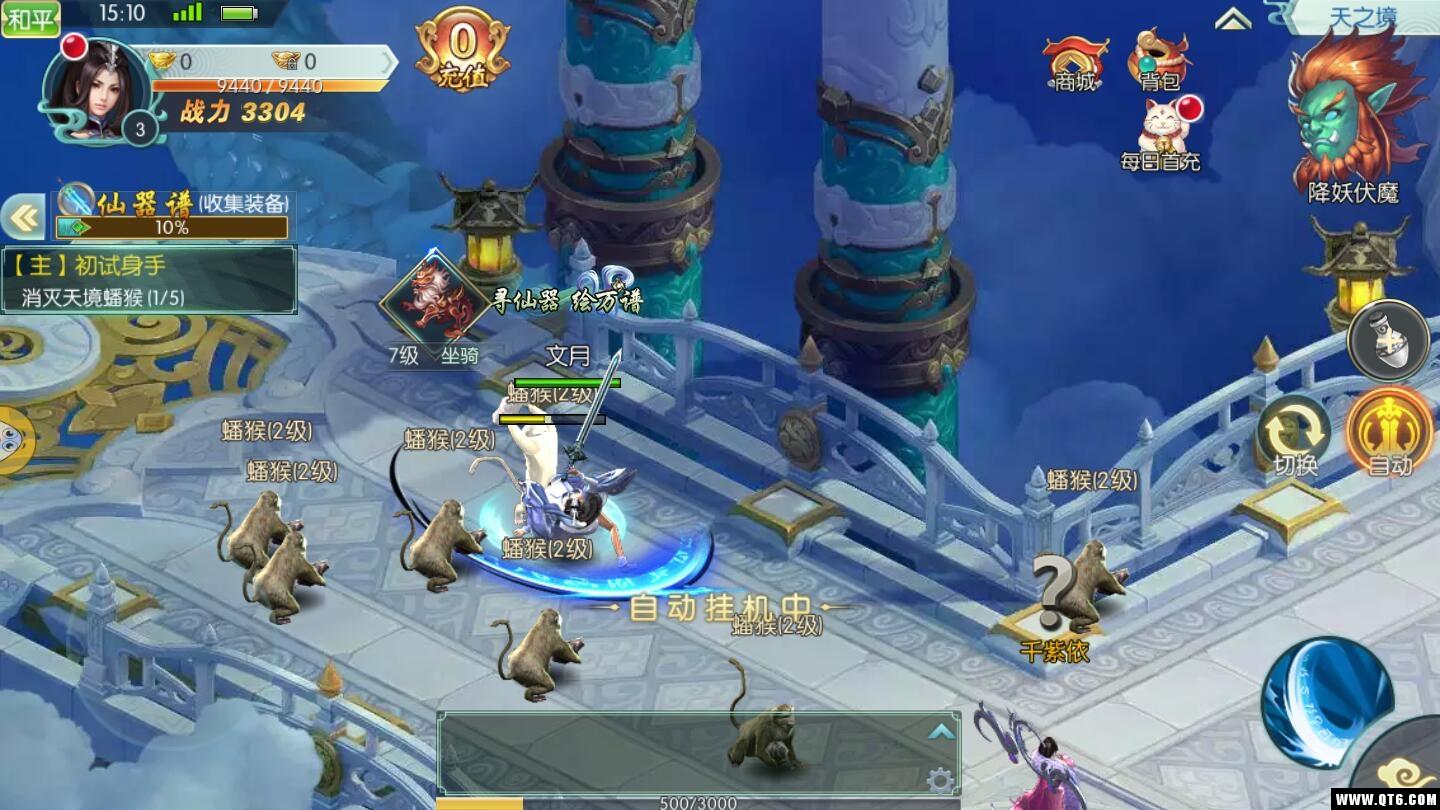
Task: Open chat settings gear icon
Action: click(939, 779)
